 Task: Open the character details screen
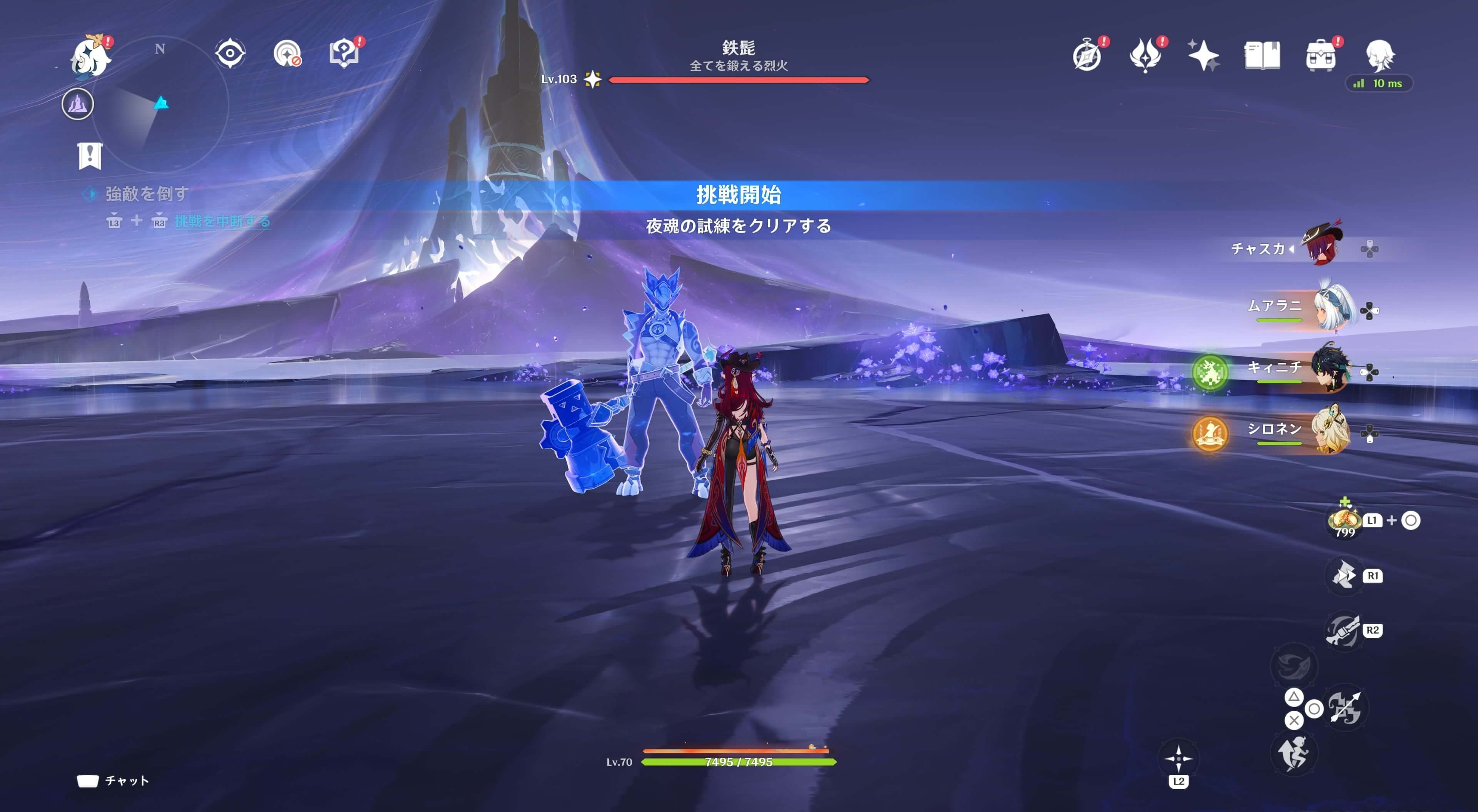pos(1387,55)
